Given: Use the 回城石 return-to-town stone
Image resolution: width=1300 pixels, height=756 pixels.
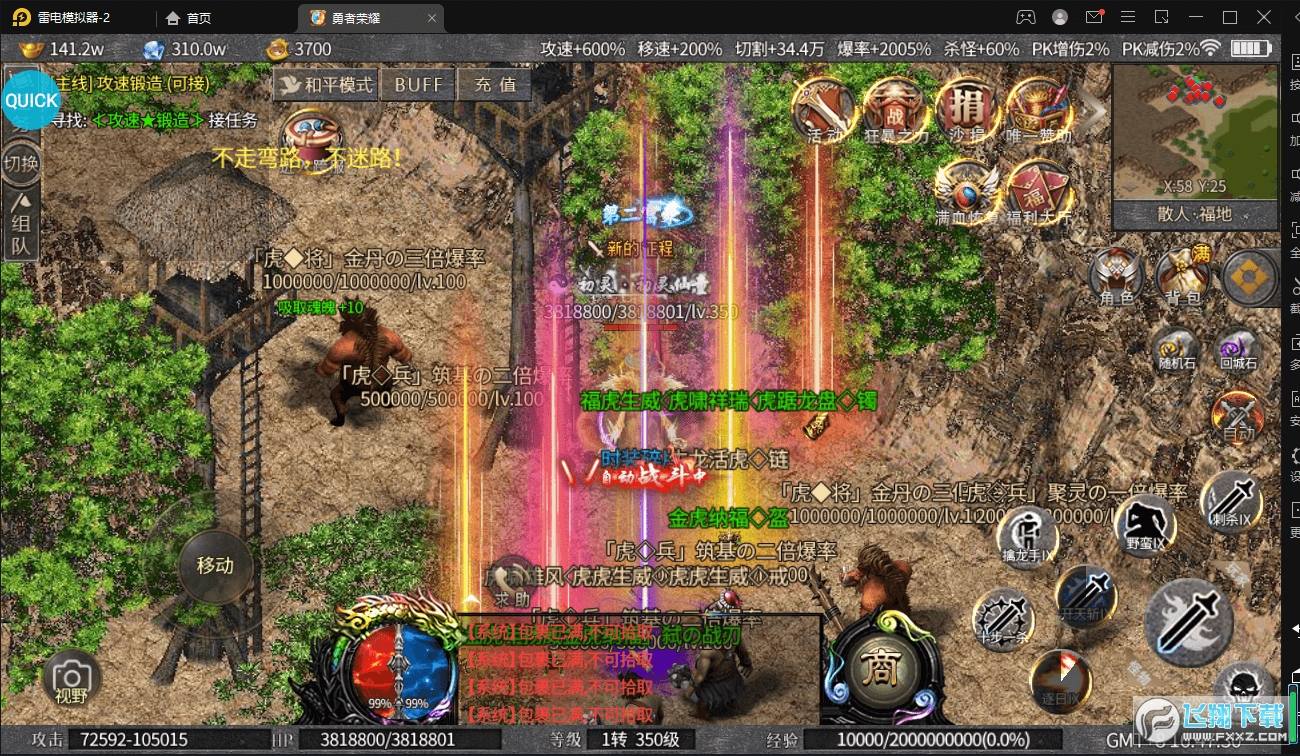Looking at the screenshot, I should click(x=1237, y=350).
